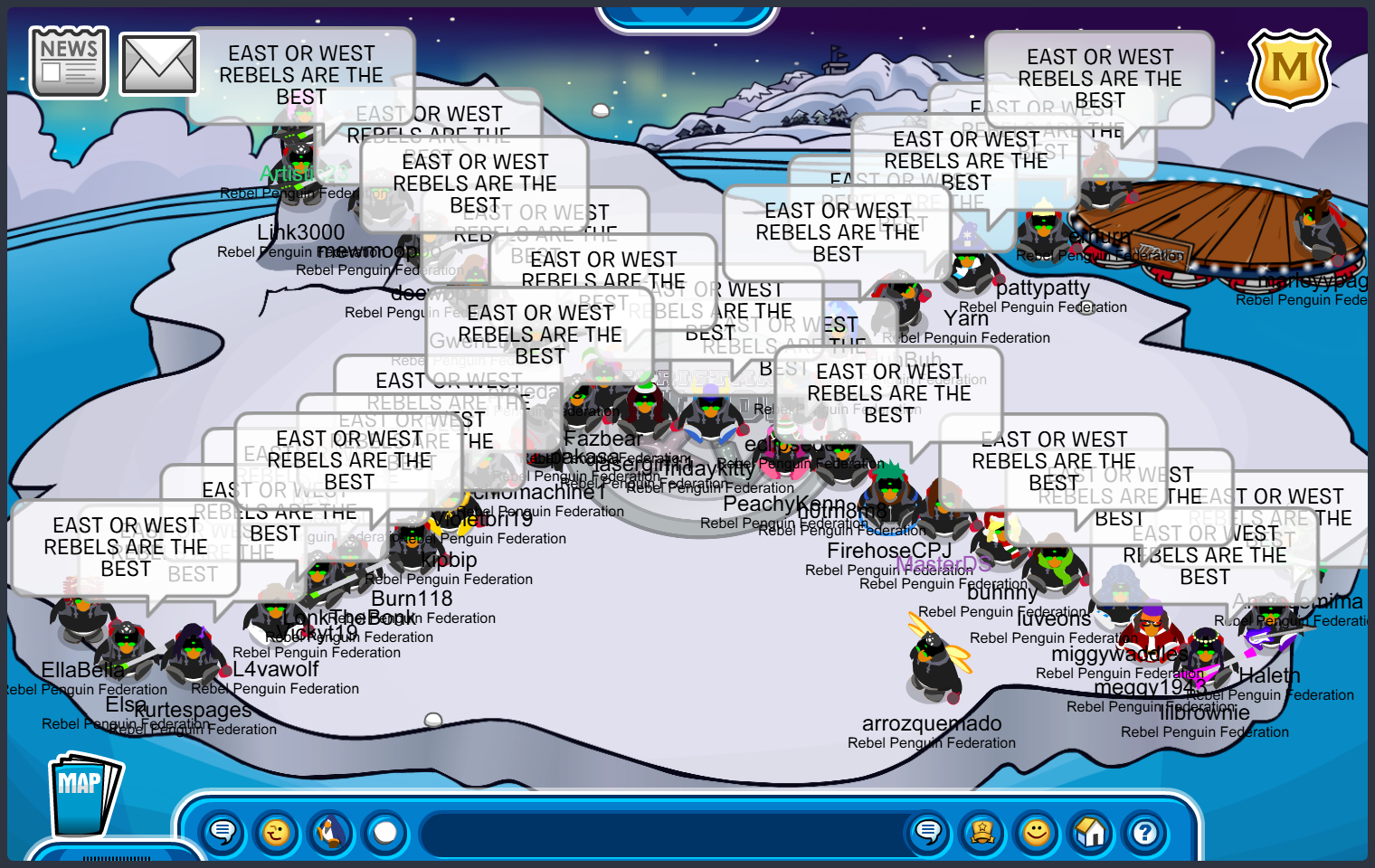This screenshot has height=868, width=1375.
Task: Send the chat message with speech bubble button
Action: (928, 831)
